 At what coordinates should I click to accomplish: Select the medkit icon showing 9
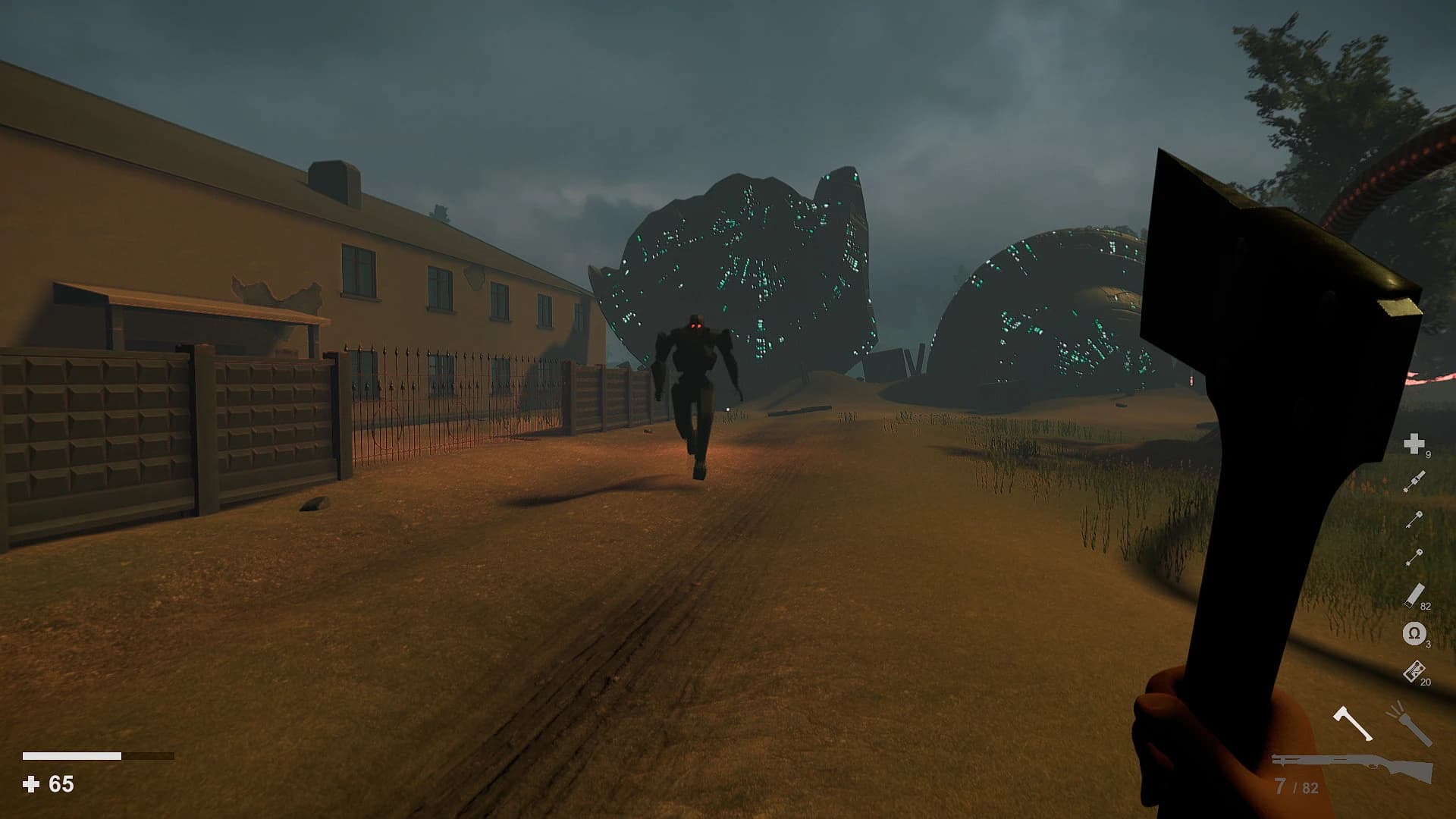[1413, 443]
